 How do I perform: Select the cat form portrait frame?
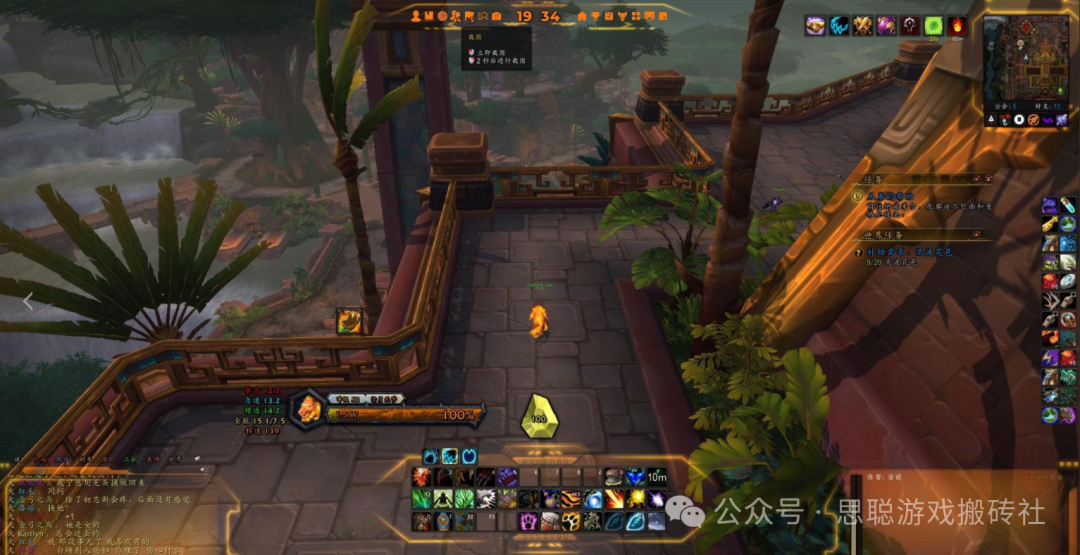[x=307, y=408]
